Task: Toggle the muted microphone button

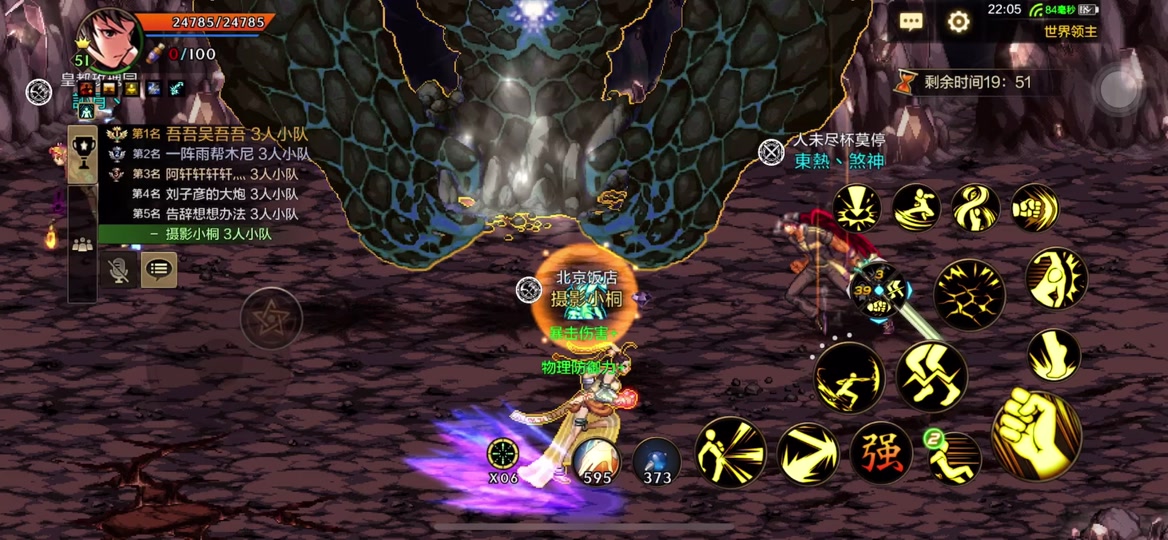Action: tap(119, 269)
